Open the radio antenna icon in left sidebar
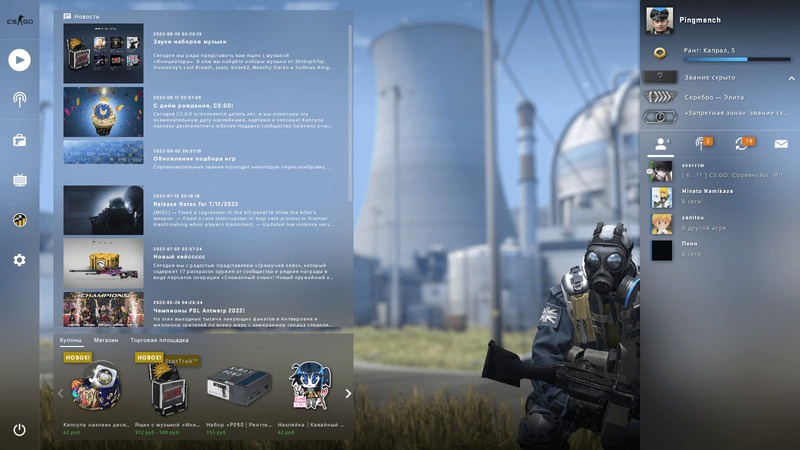Image resolution: width=800 pixels, height=450 pixels. (x=19, y=99)
